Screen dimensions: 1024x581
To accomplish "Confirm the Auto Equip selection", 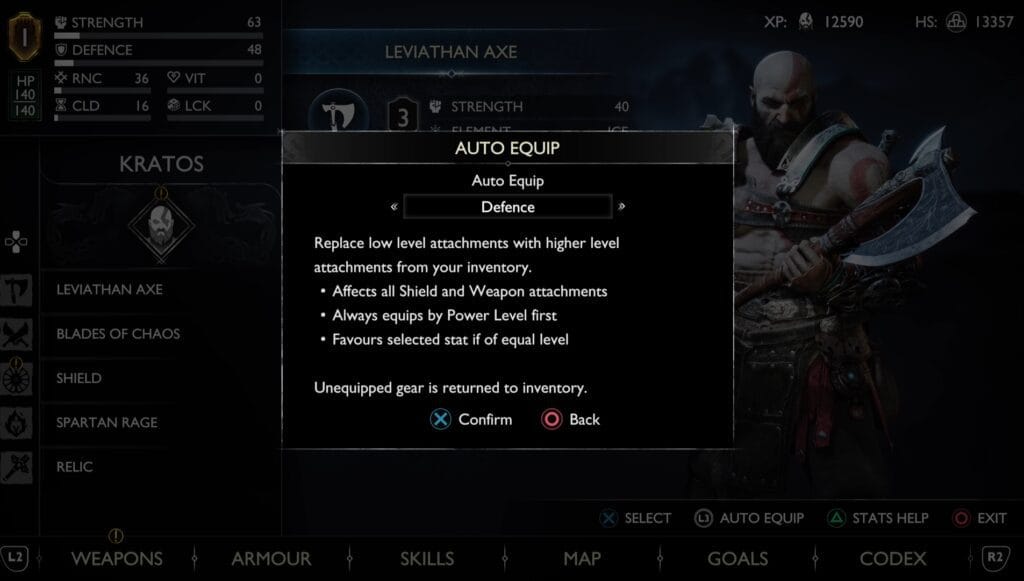I will 471,420.
